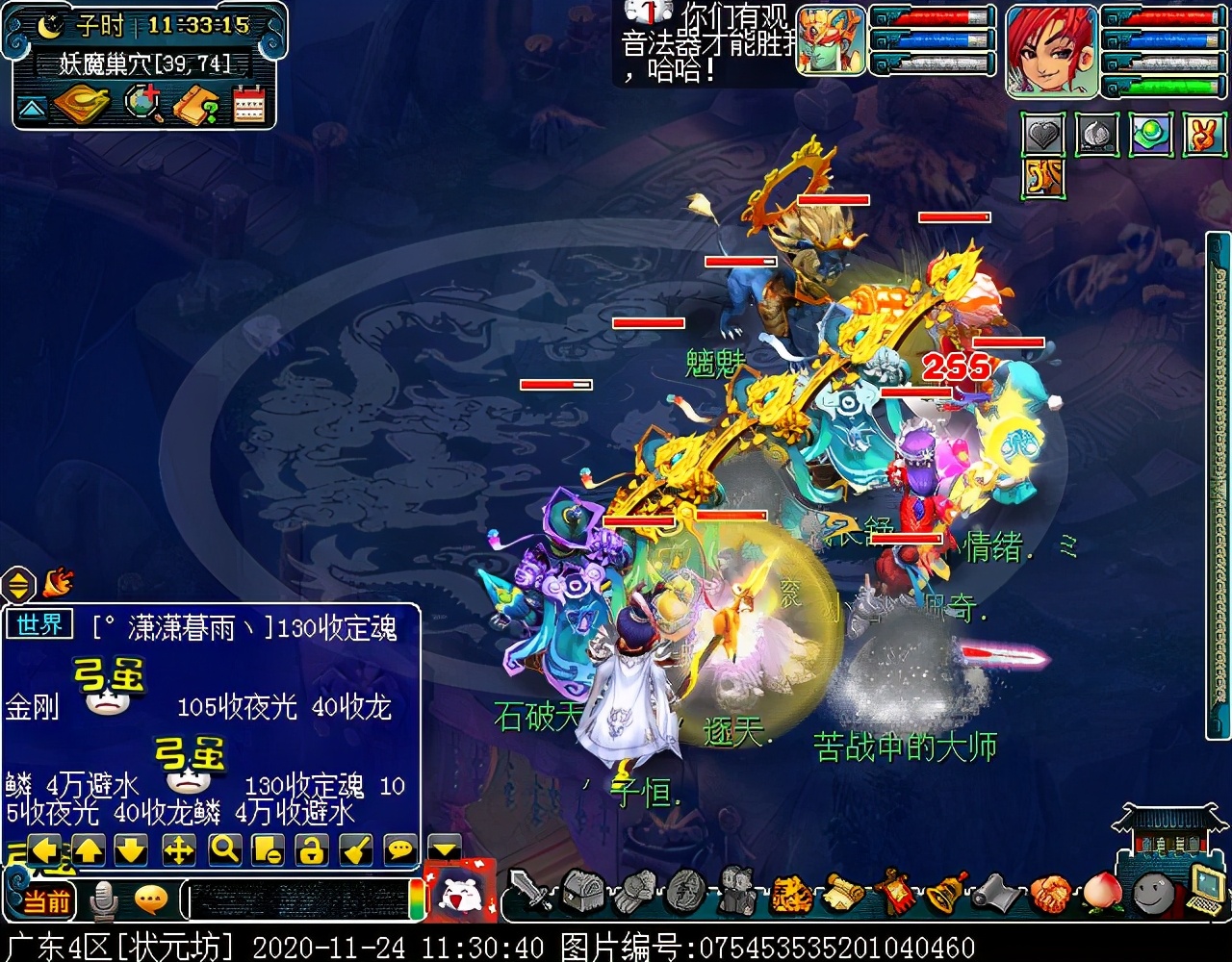
Task: Click the chat magnifier search button
Action: [x=223, y=848]
